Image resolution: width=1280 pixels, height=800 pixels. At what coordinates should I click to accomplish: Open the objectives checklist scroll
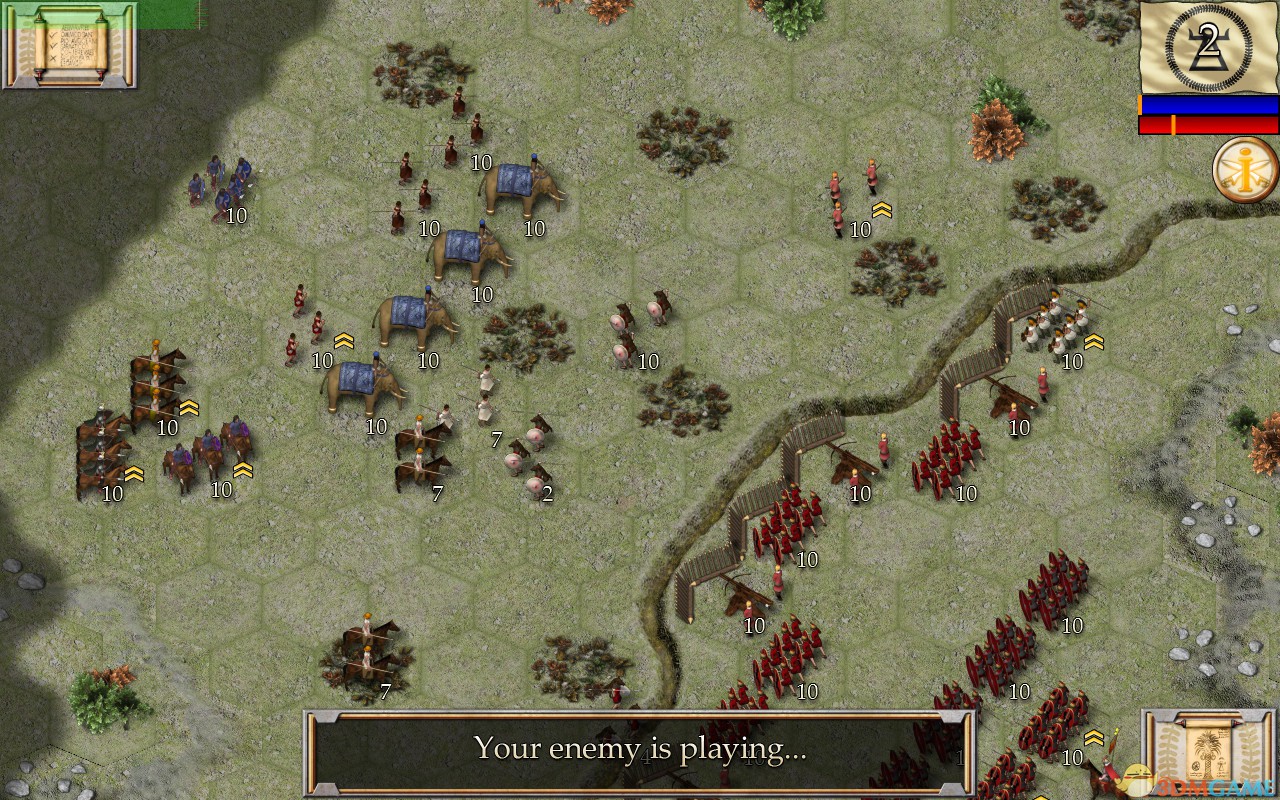tap(70, 45)
